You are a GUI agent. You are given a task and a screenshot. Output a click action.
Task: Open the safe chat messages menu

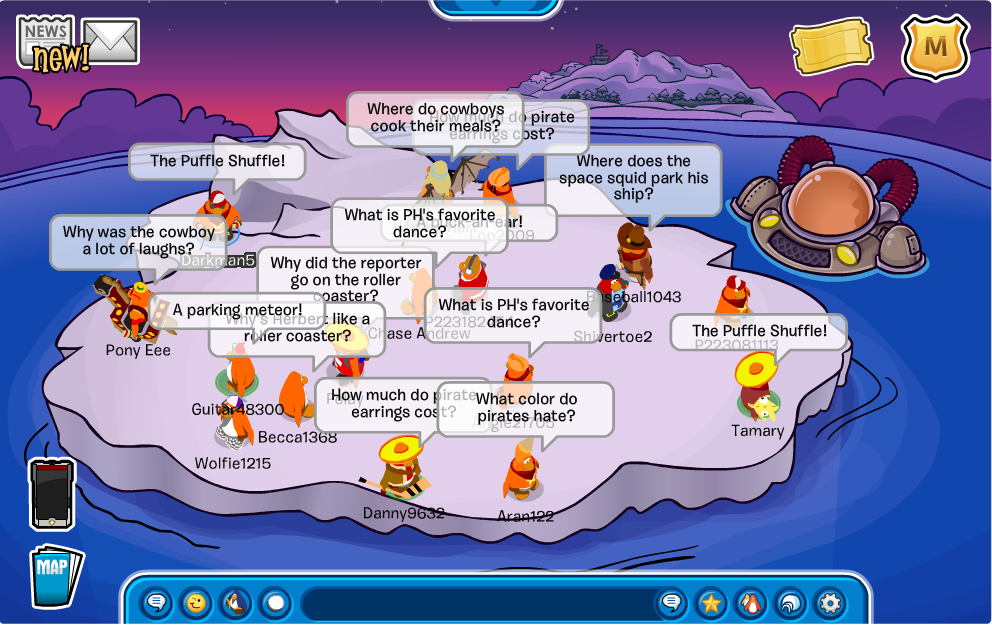coord(157,603)
